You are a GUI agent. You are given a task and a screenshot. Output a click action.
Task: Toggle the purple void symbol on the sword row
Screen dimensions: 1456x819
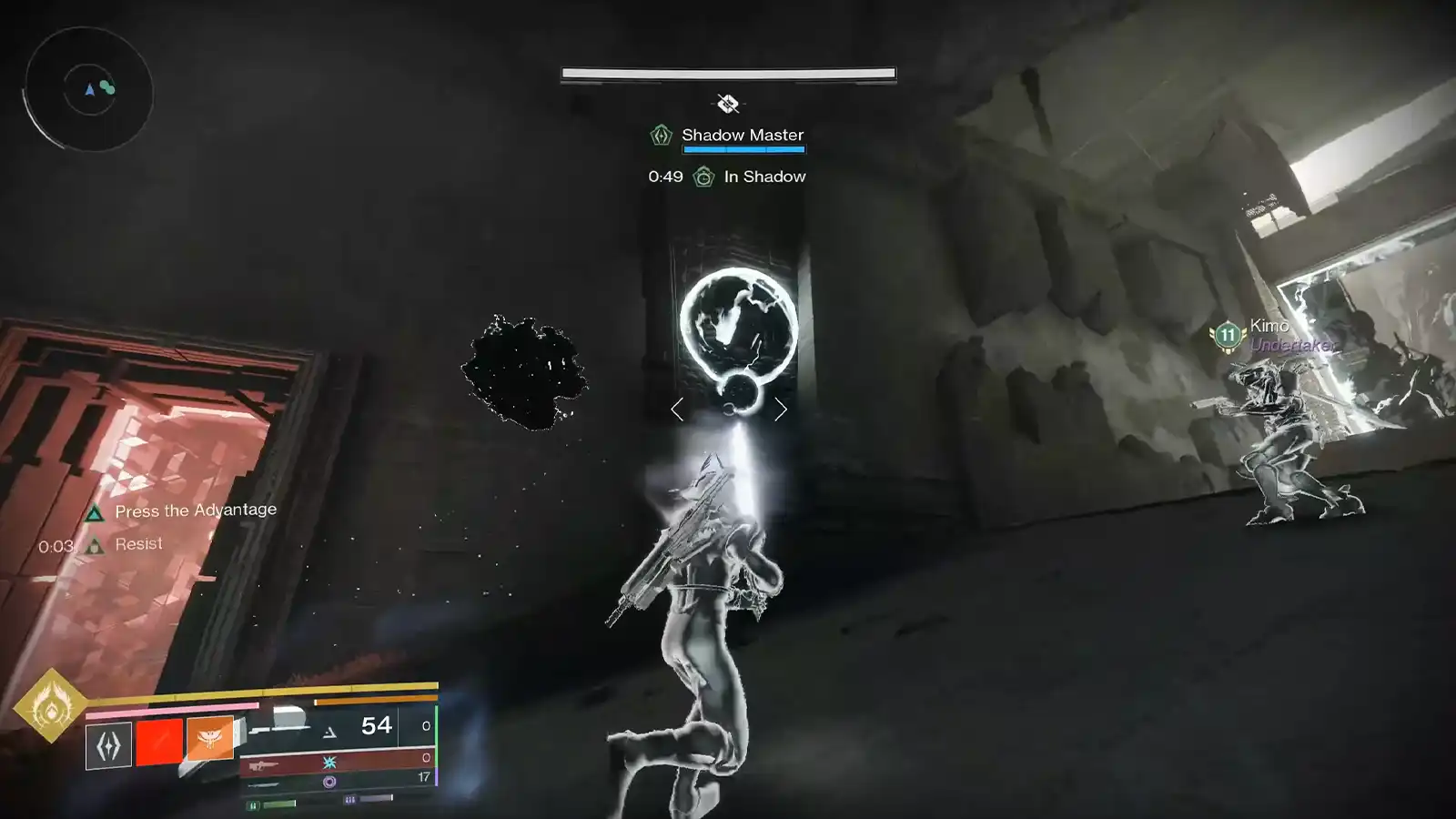point(330,781)
